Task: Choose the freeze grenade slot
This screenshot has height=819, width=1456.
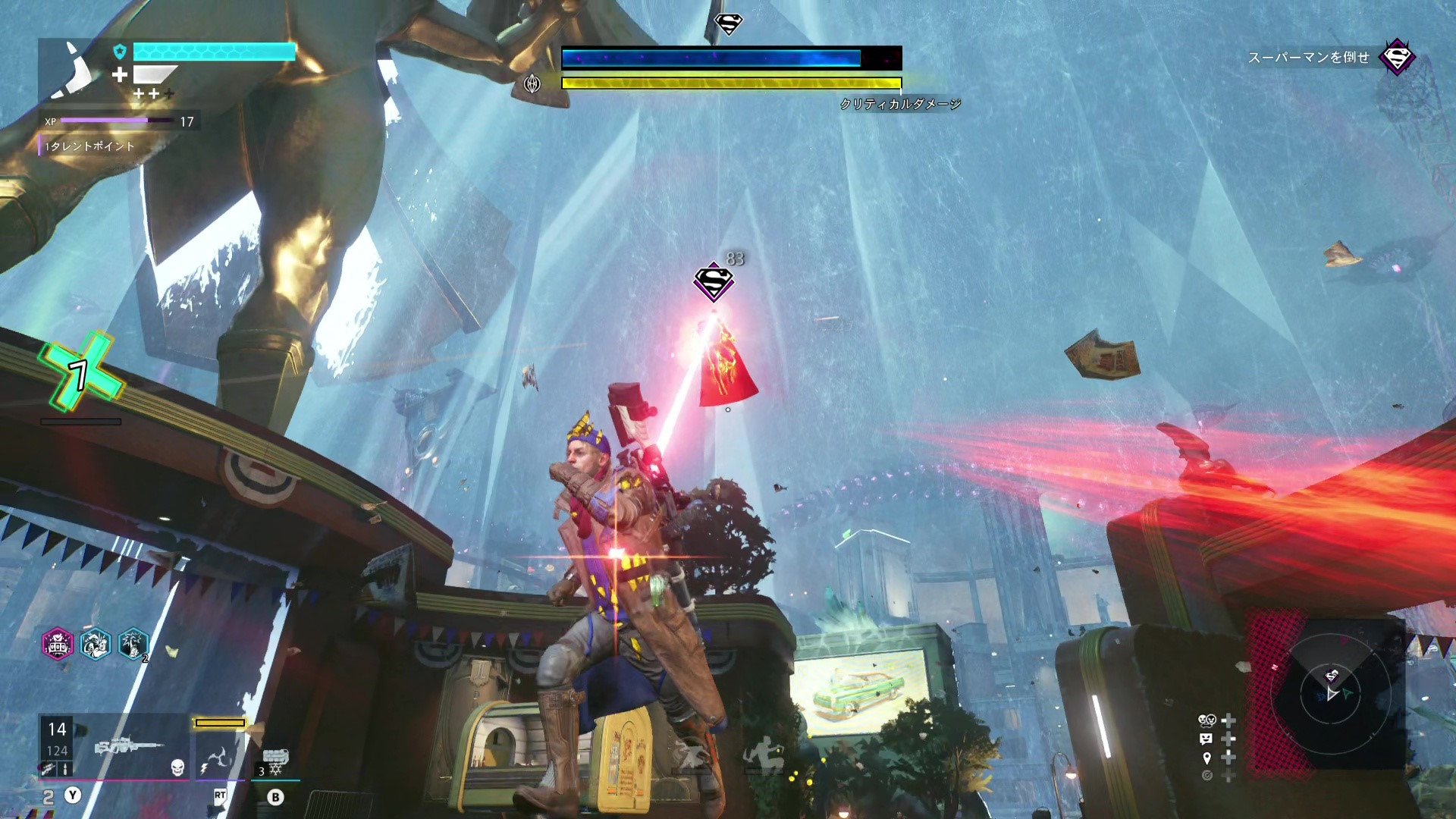Action: pyautogui.click(x=275, y=759)
